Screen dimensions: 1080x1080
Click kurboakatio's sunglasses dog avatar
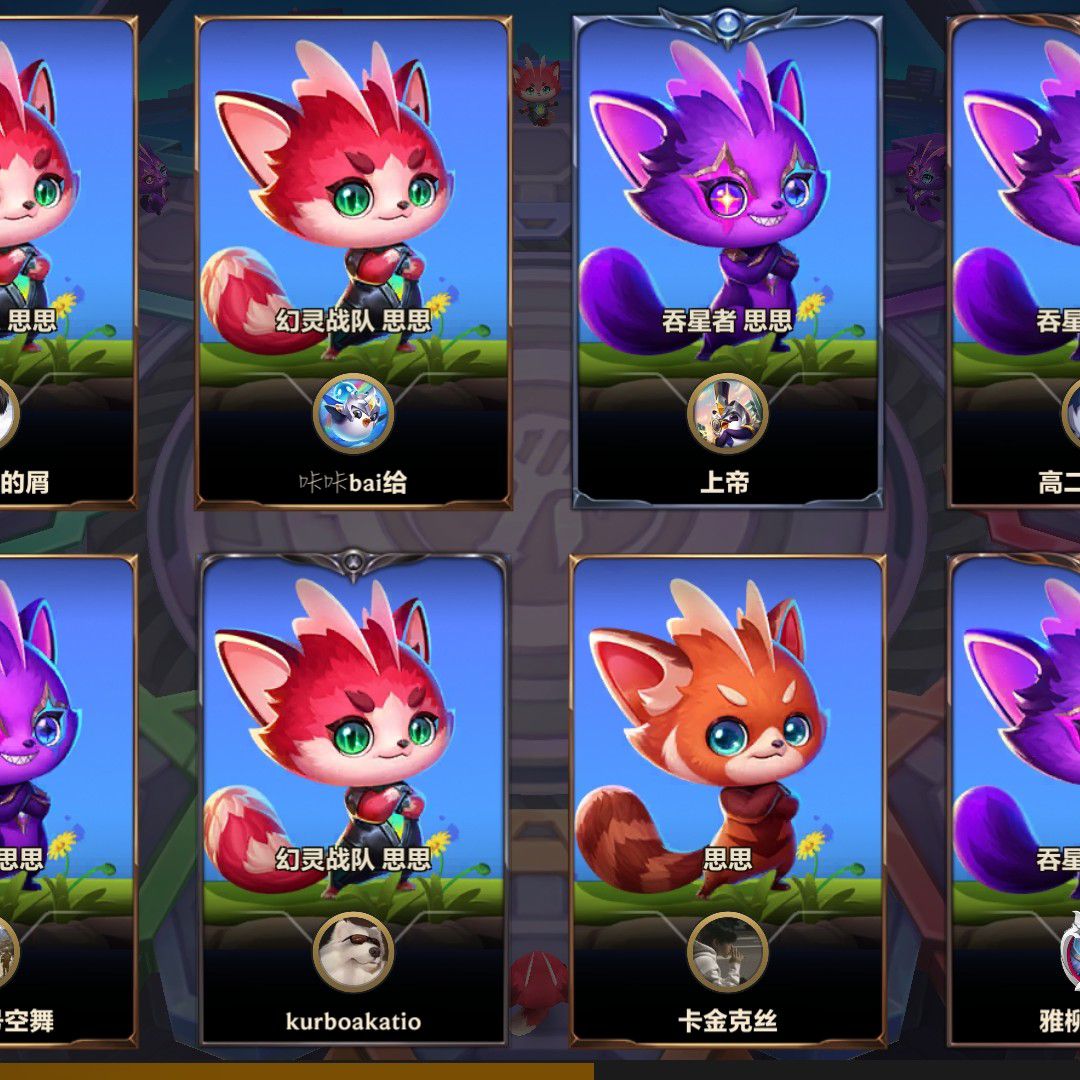click(x=353, y=952)
